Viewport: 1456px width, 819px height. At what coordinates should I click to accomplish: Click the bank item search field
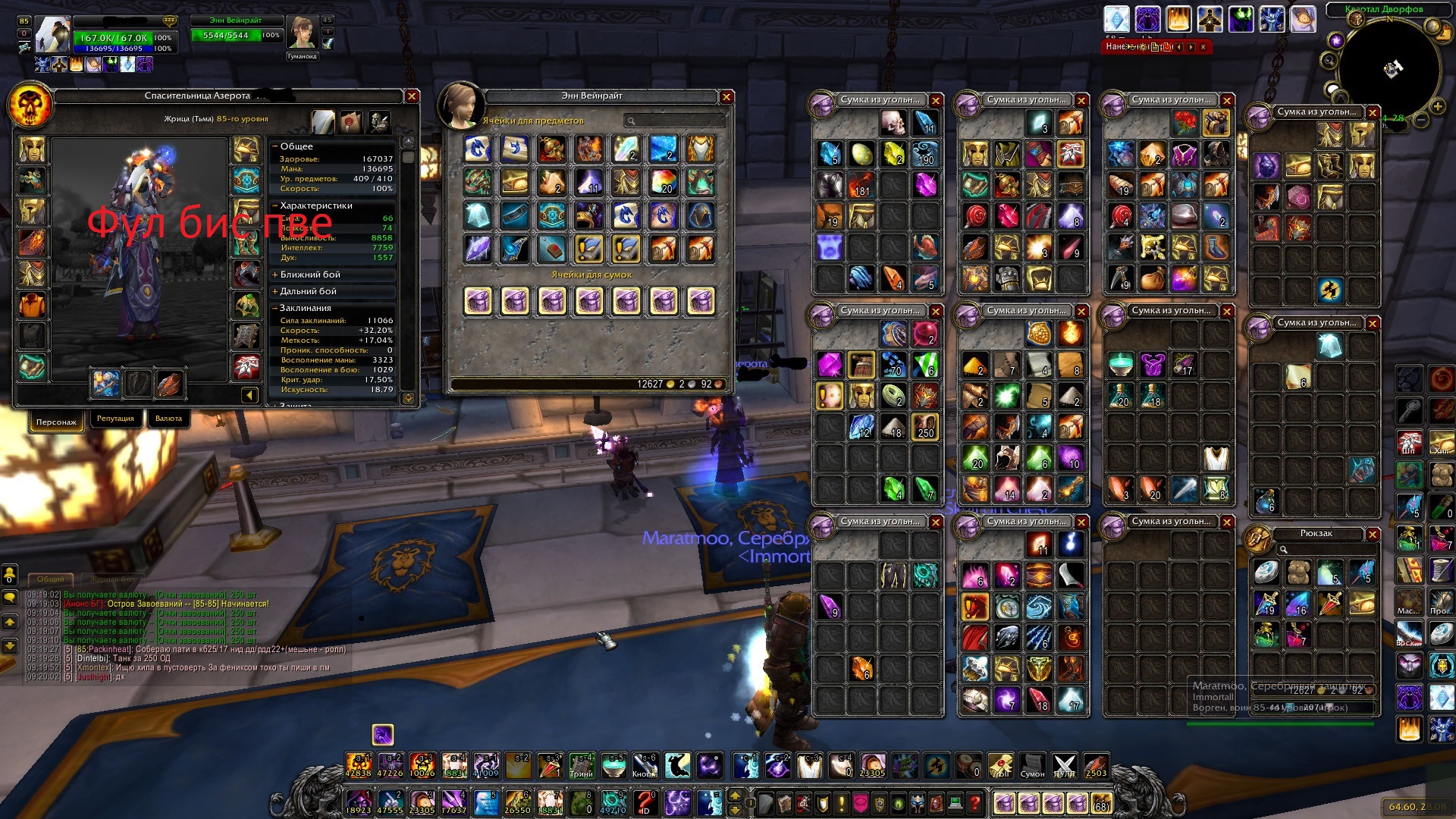click(676, 121)
